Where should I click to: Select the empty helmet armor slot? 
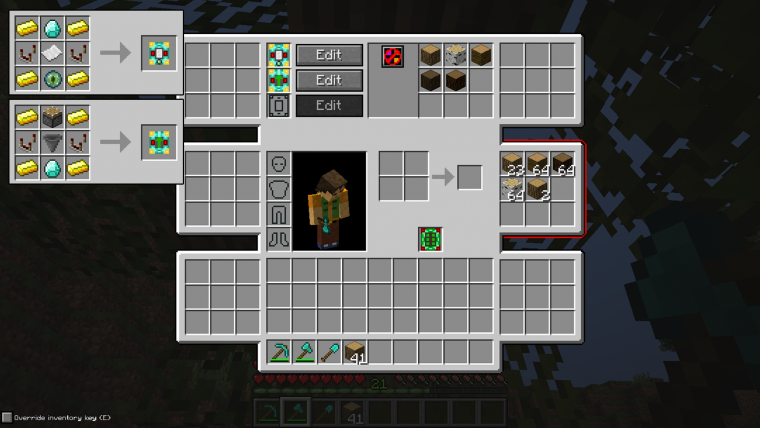(x=279, y=164)
